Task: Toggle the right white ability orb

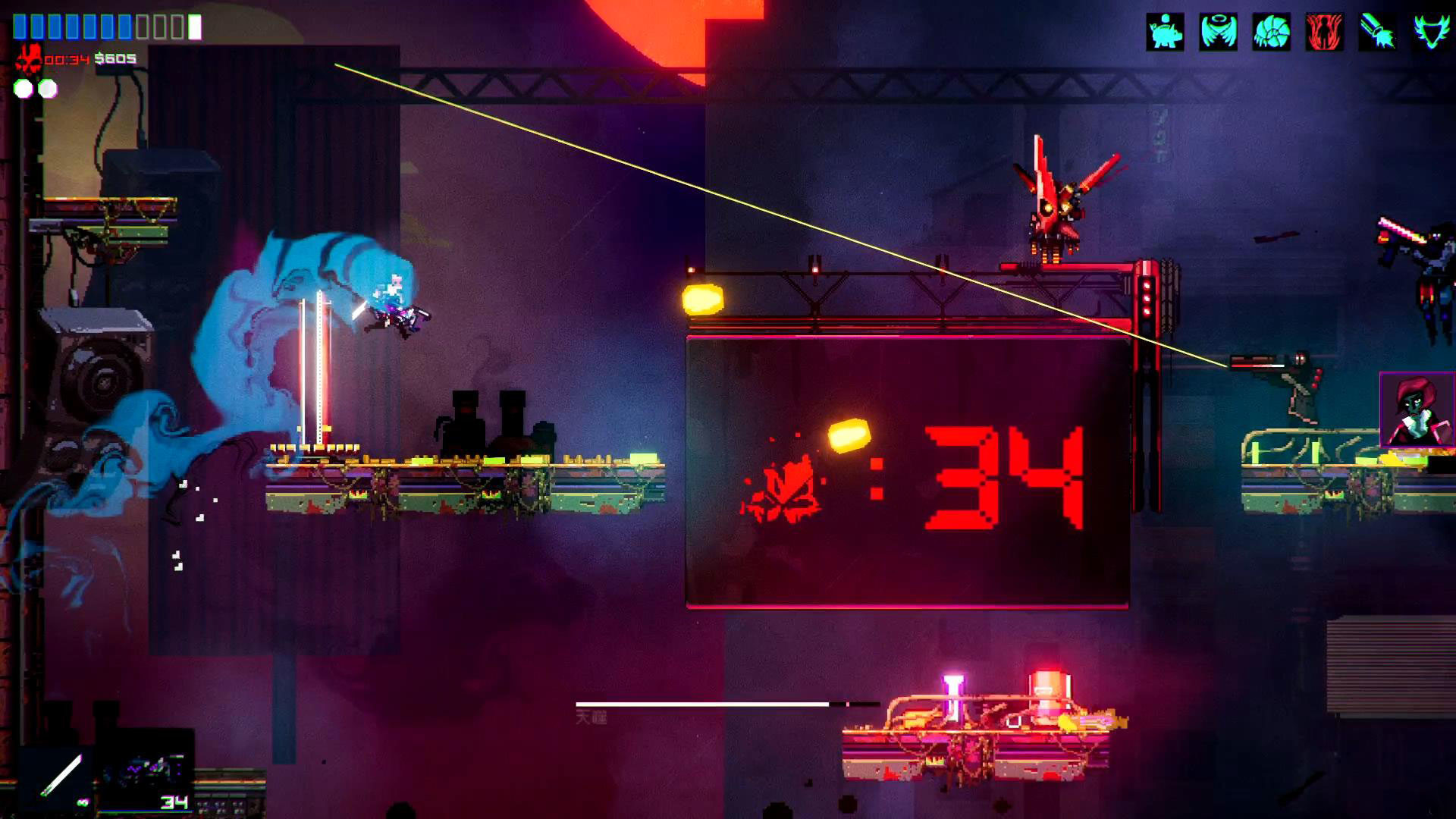Action: (x=47, y=88)
